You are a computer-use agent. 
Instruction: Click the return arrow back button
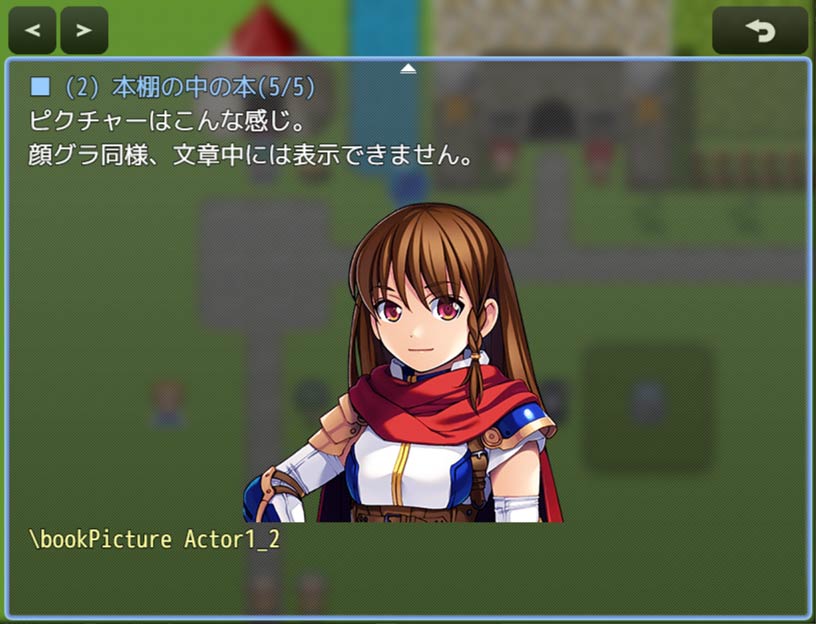(760, 30)
